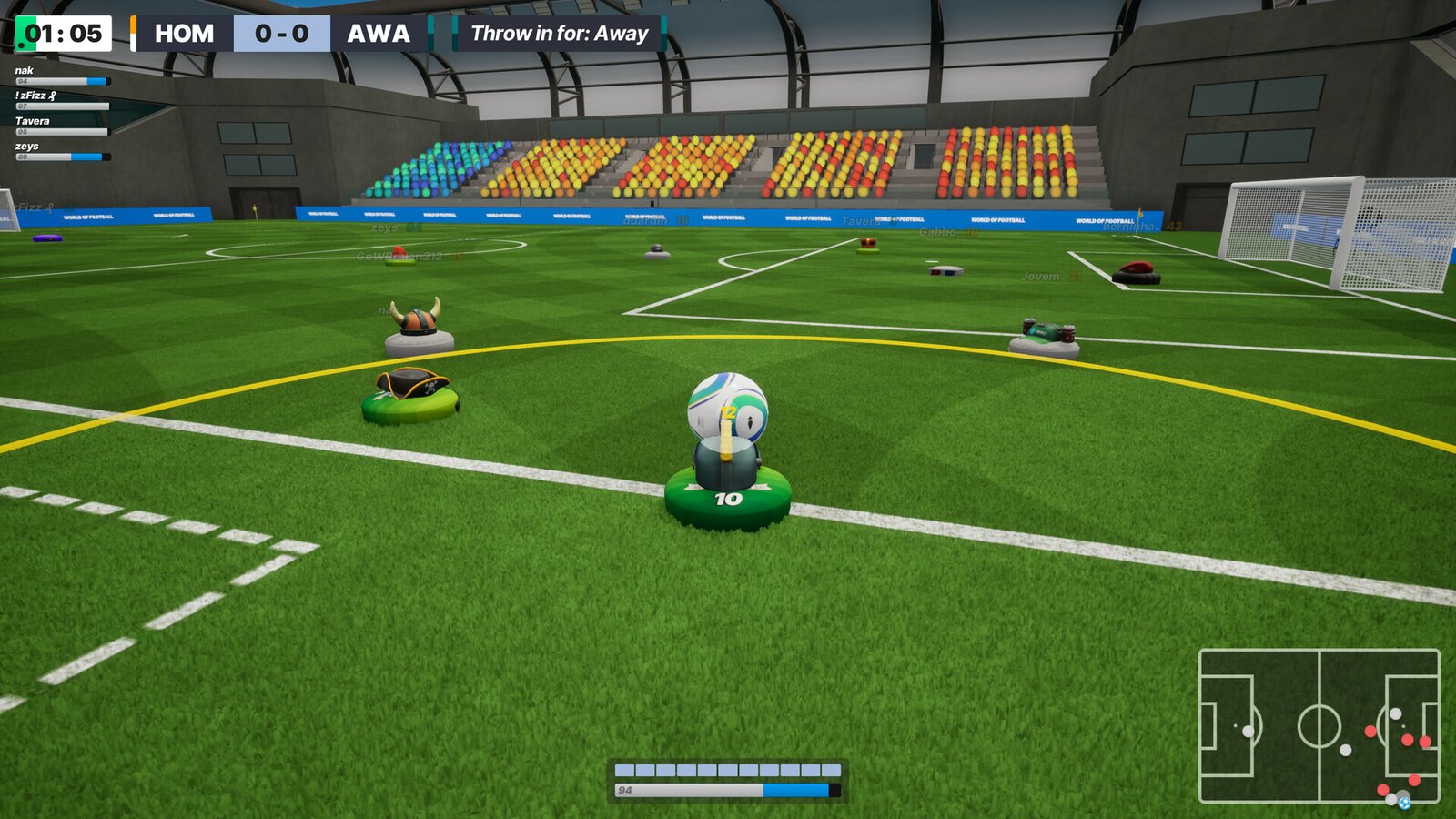This screenshot has height=819, width=1456.
Task: Click the 0 - 0 score display
Action: [282, 34]
